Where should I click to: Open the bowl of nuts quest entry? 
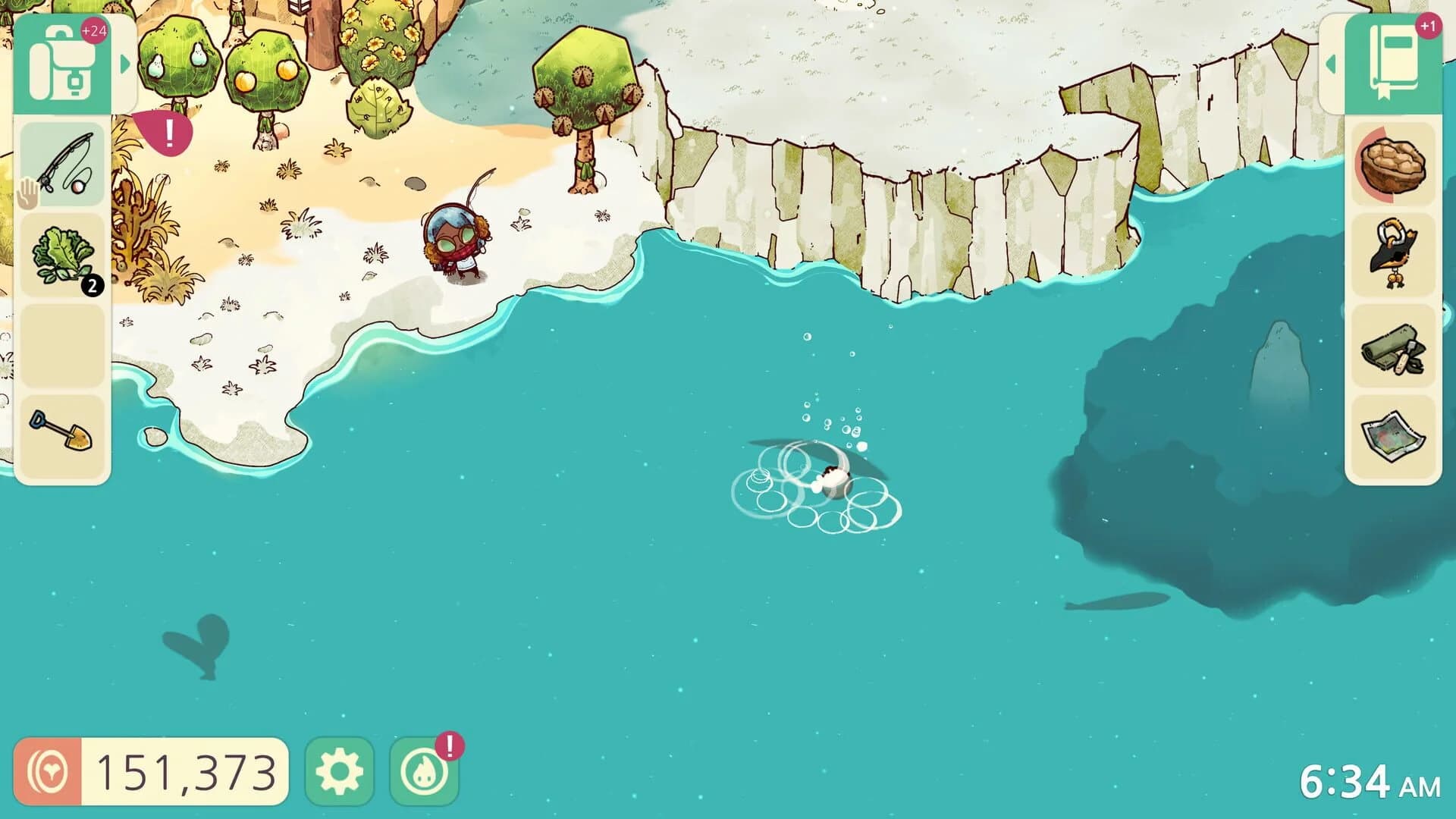(x=1394, y=162)
